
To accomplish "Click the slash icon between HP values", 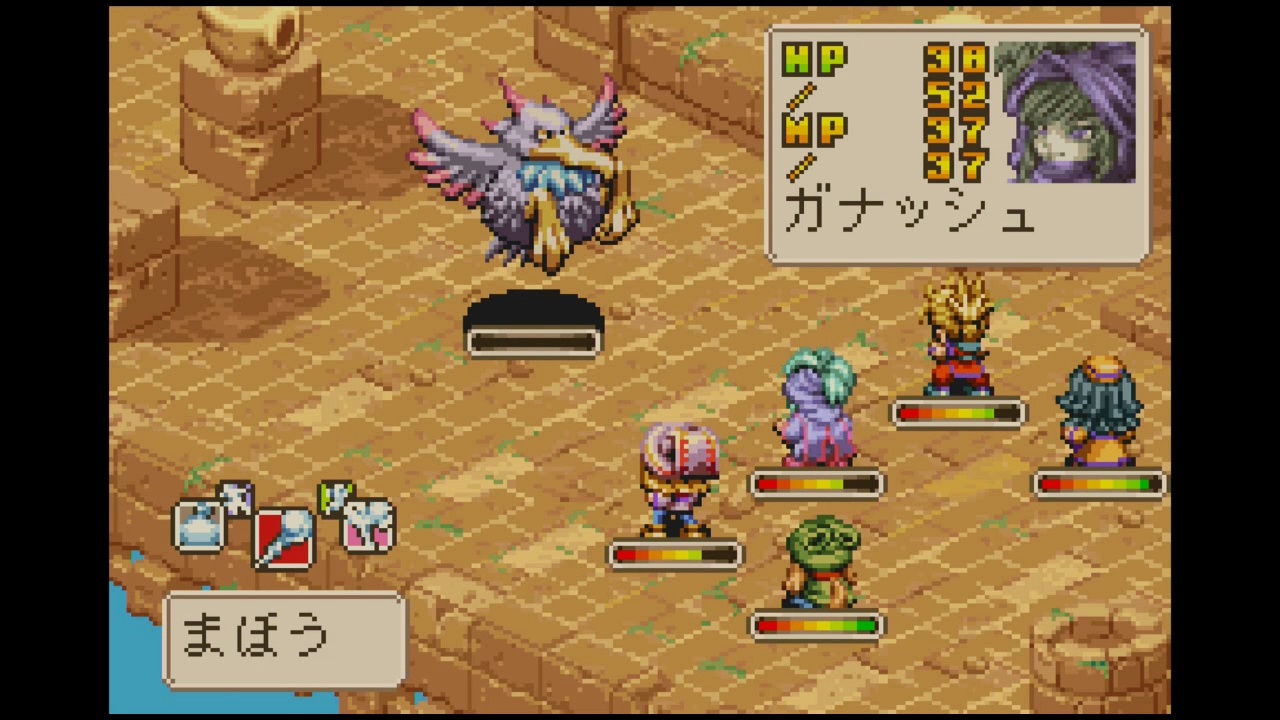I will (x=800, y=95).
